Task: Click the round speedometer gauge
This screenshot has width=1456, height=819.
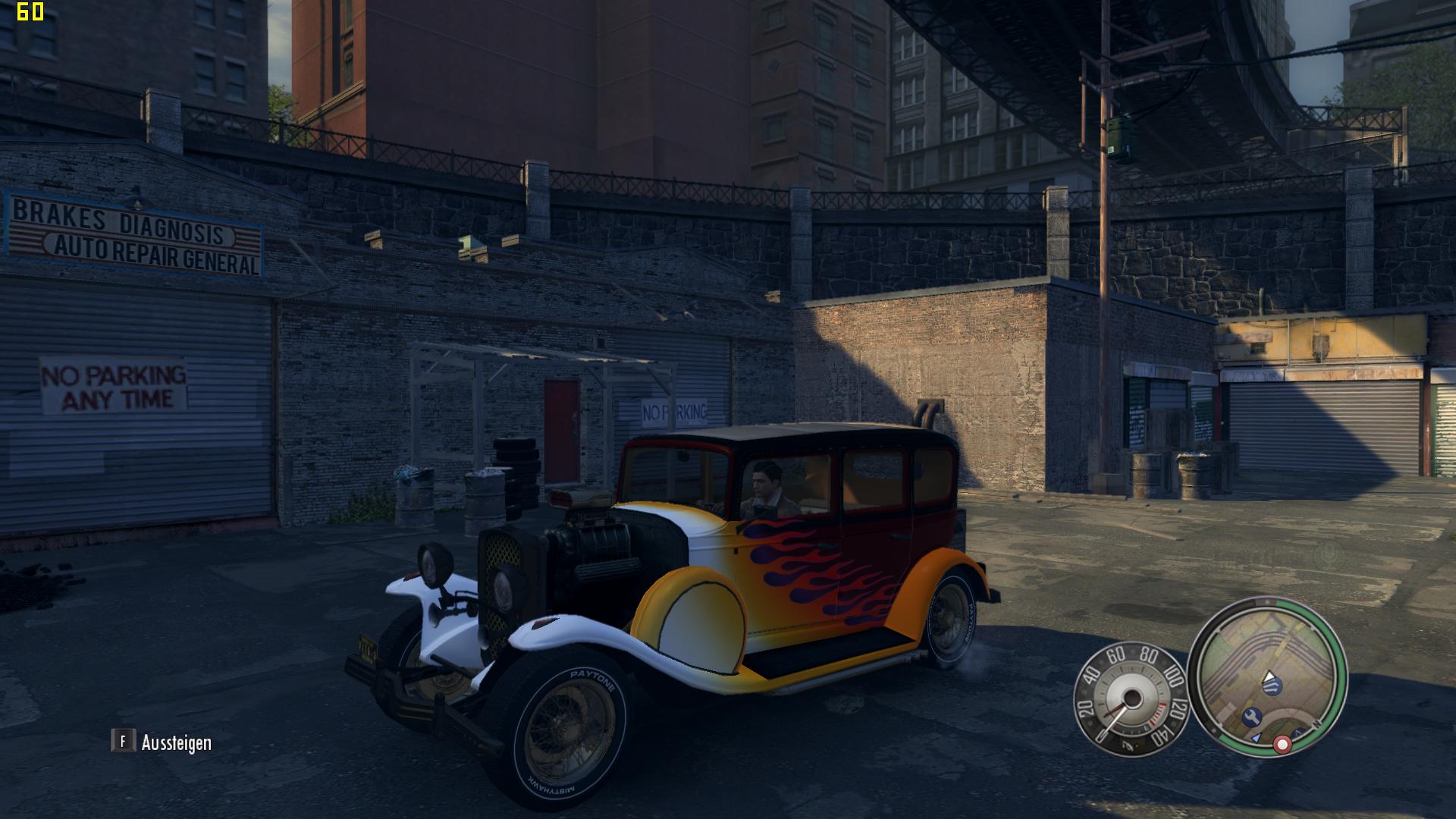Action: coord(1130,699)
